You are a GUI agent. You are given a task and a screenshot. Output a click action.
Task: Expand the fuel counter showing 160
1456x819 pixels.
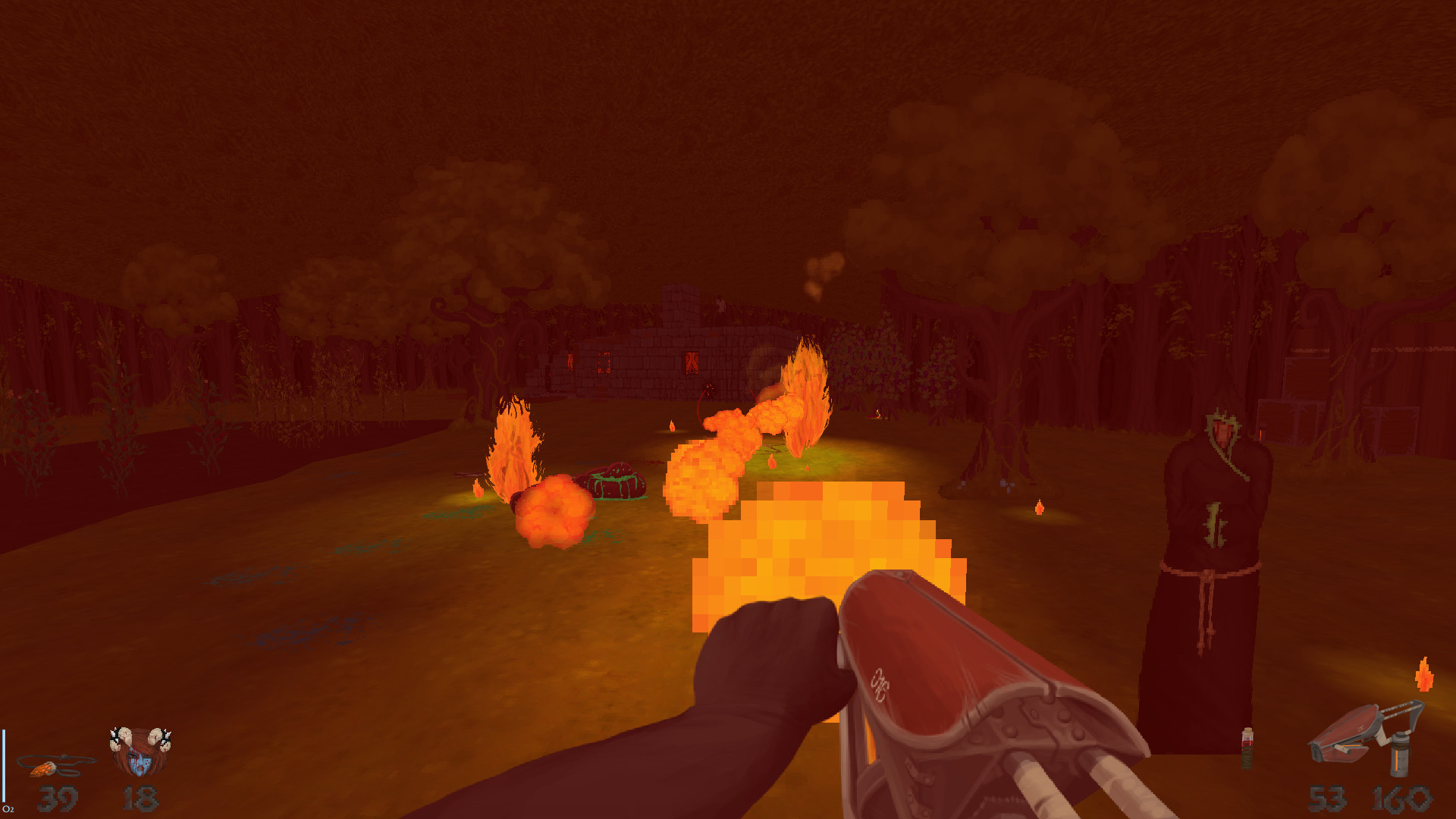pos(1403,798)
